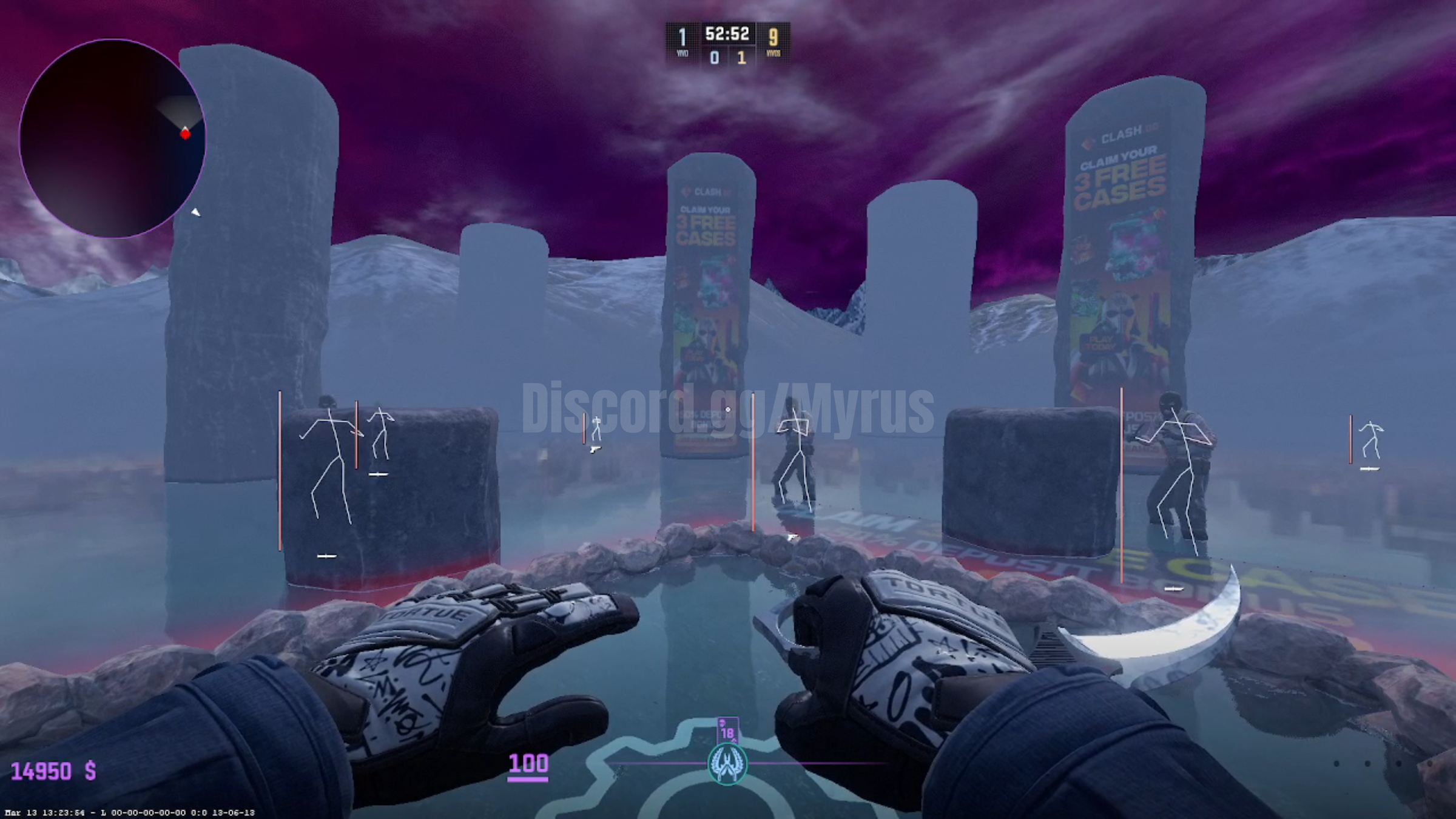Click the circular radar minimap

point(112,138)
